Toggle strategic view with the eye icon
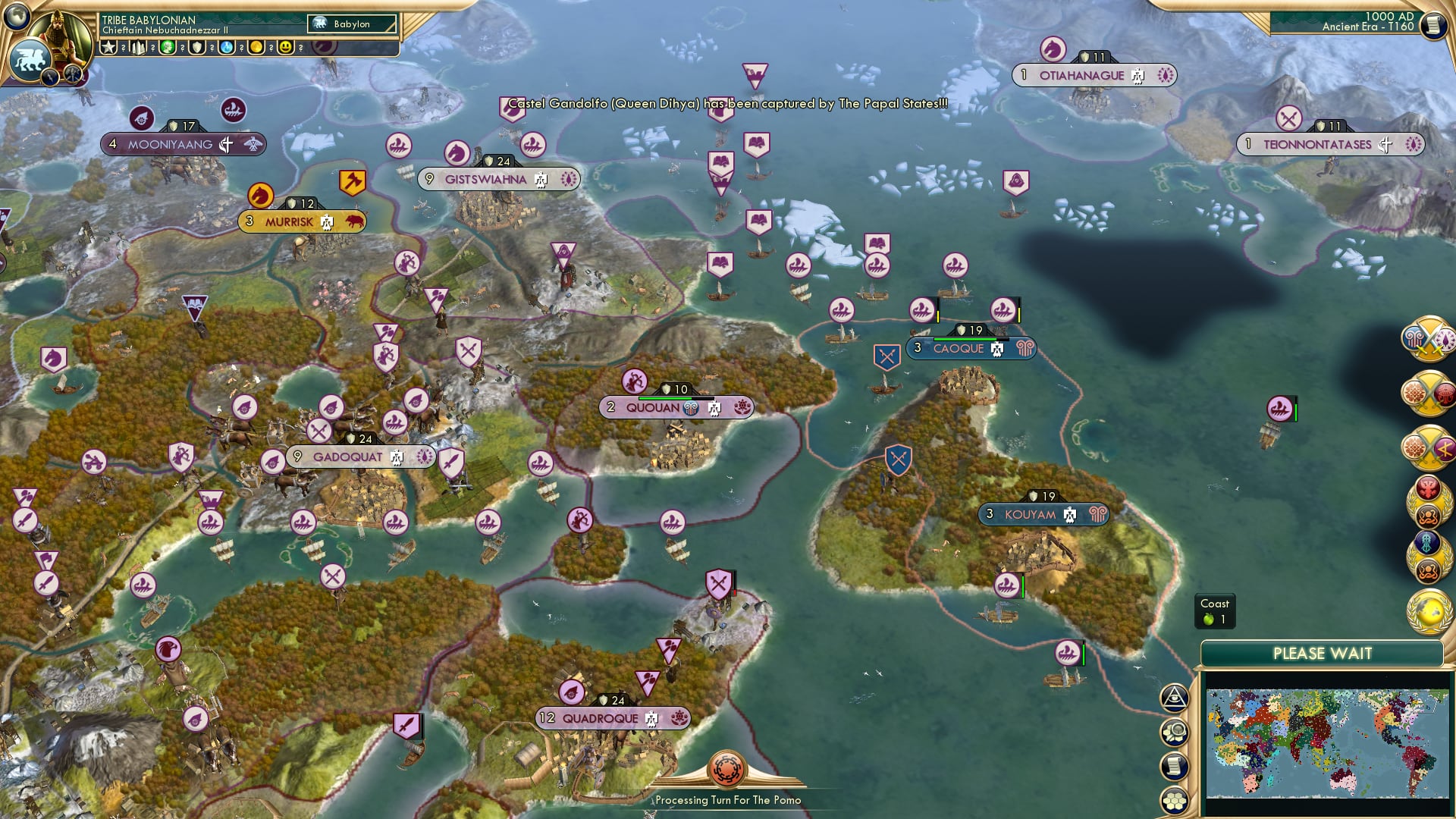Image resolution: width=1456 pixels, height=819 pixels. tap(1175, 696)
